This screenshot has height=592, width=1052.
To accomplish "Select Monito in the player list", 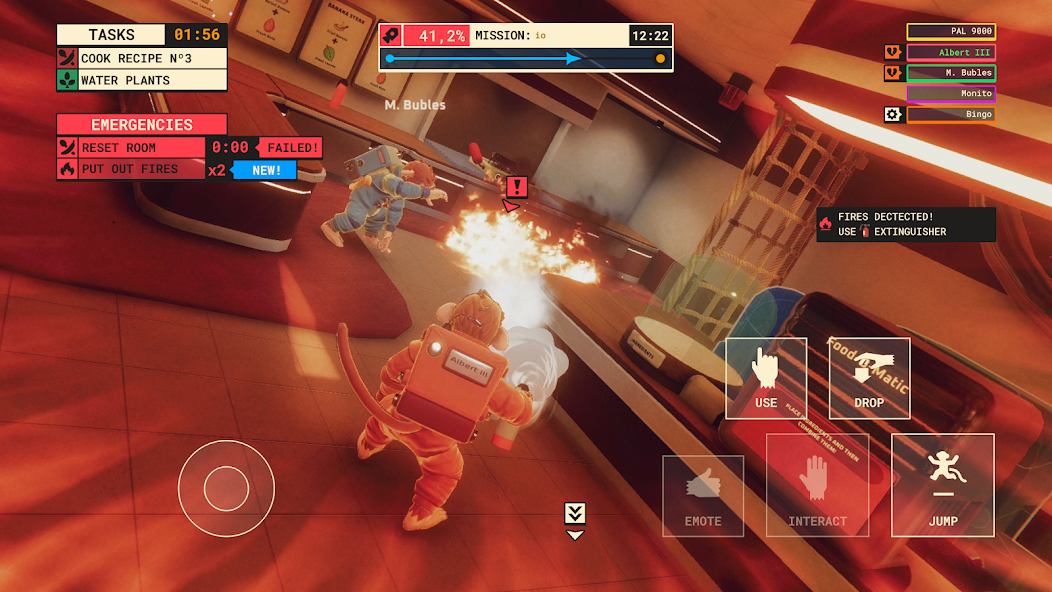I will tap(951, 94).
